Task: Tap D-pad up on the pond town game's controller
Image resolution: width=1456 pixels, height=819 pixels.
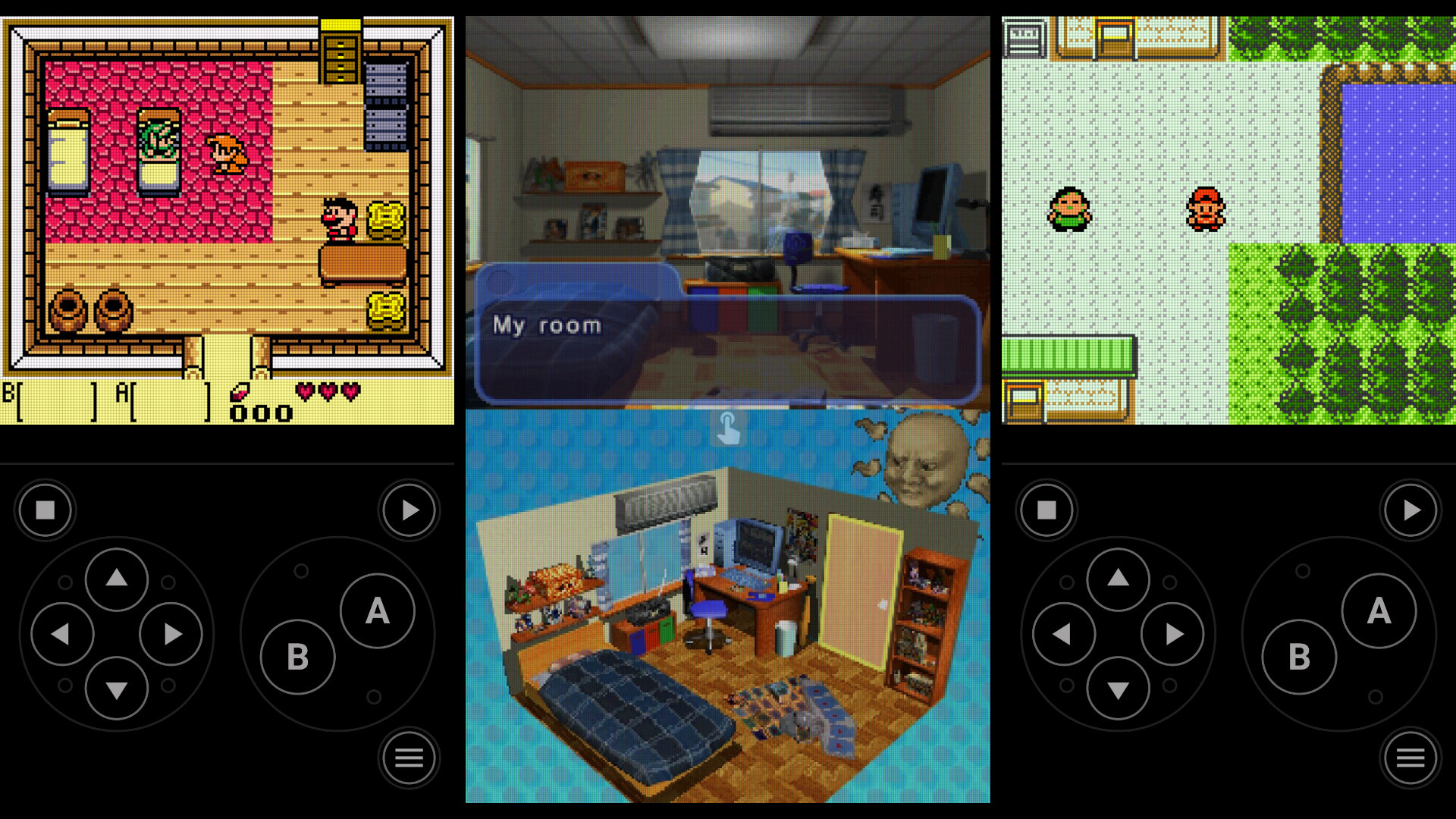Action: tap(1118, 579)
